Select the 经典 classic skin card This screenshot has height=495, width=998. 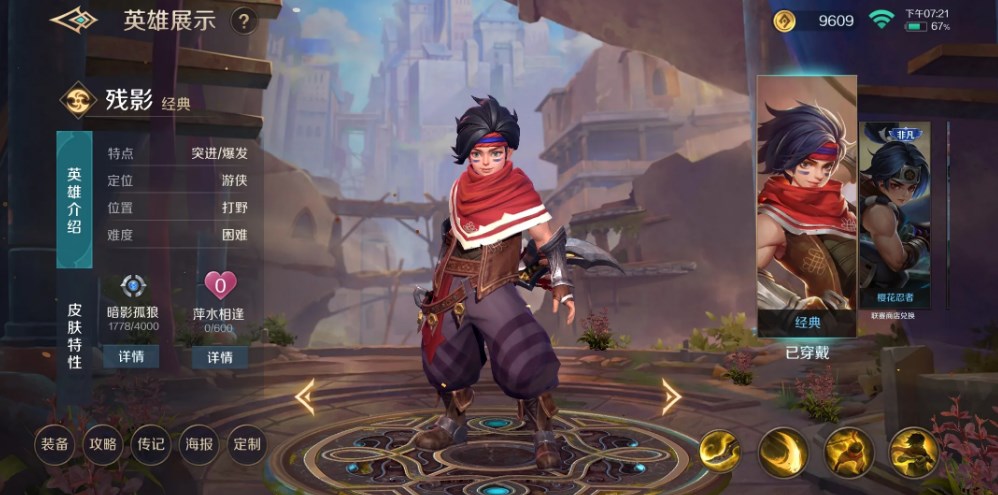806,206
